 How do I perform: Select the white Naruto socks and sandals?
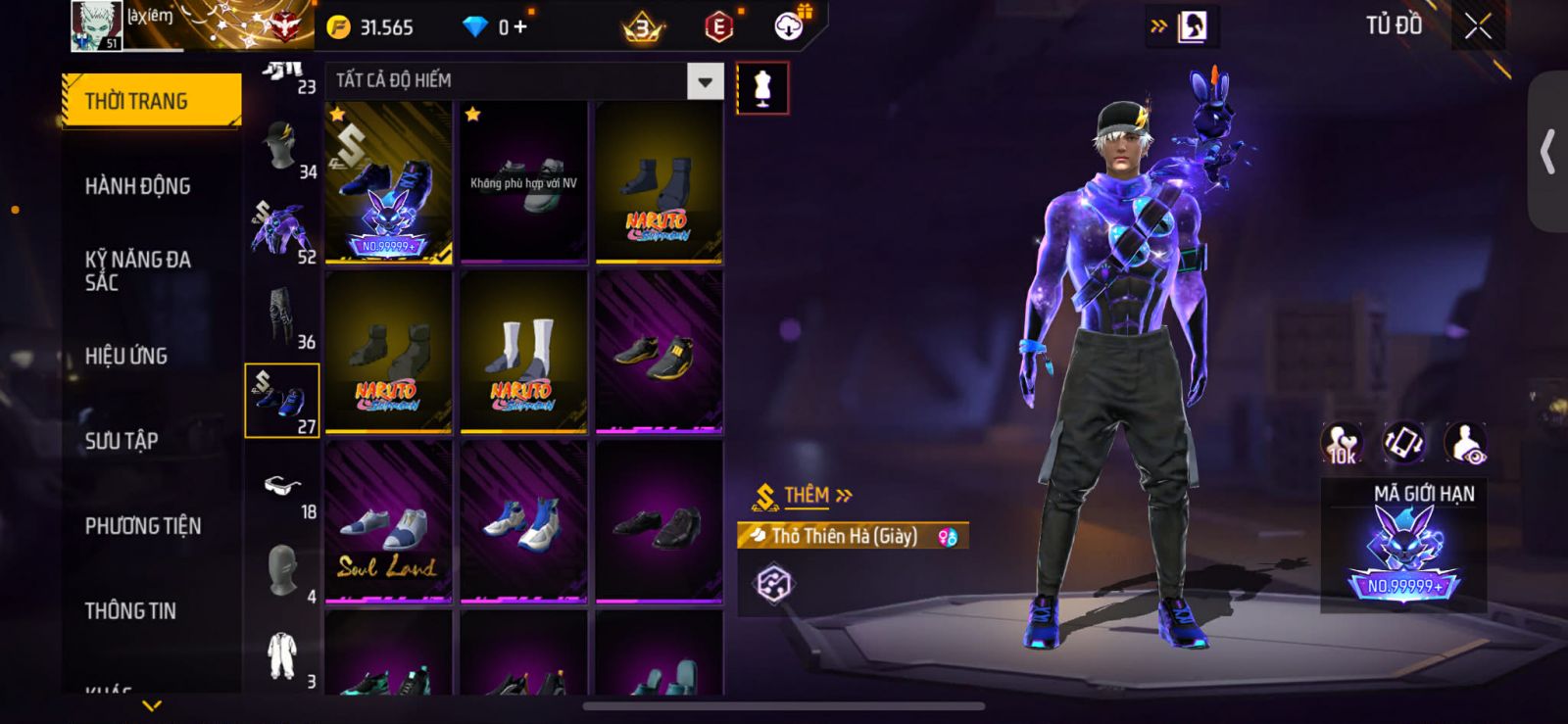point(523,352)
